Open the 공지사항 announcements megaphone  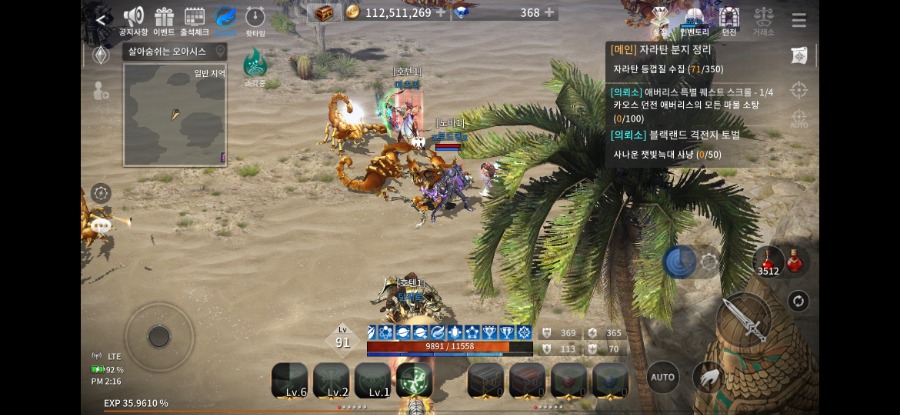click(x=133, y=20)
